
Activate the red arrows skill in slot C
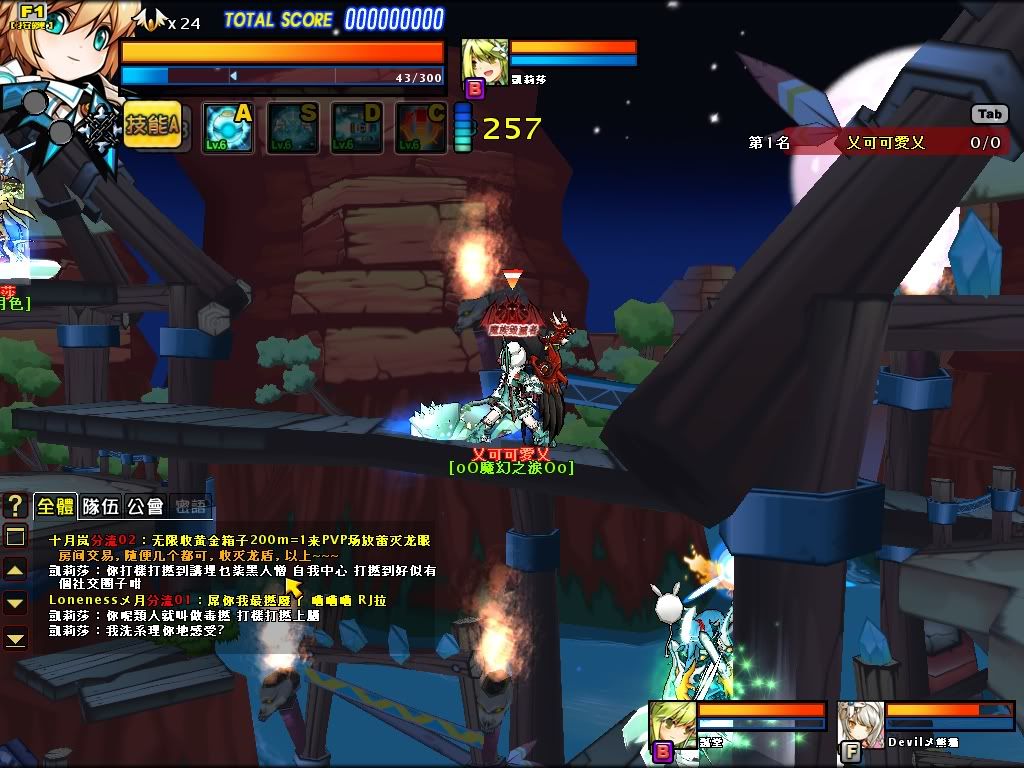click(x=421, y=128)
